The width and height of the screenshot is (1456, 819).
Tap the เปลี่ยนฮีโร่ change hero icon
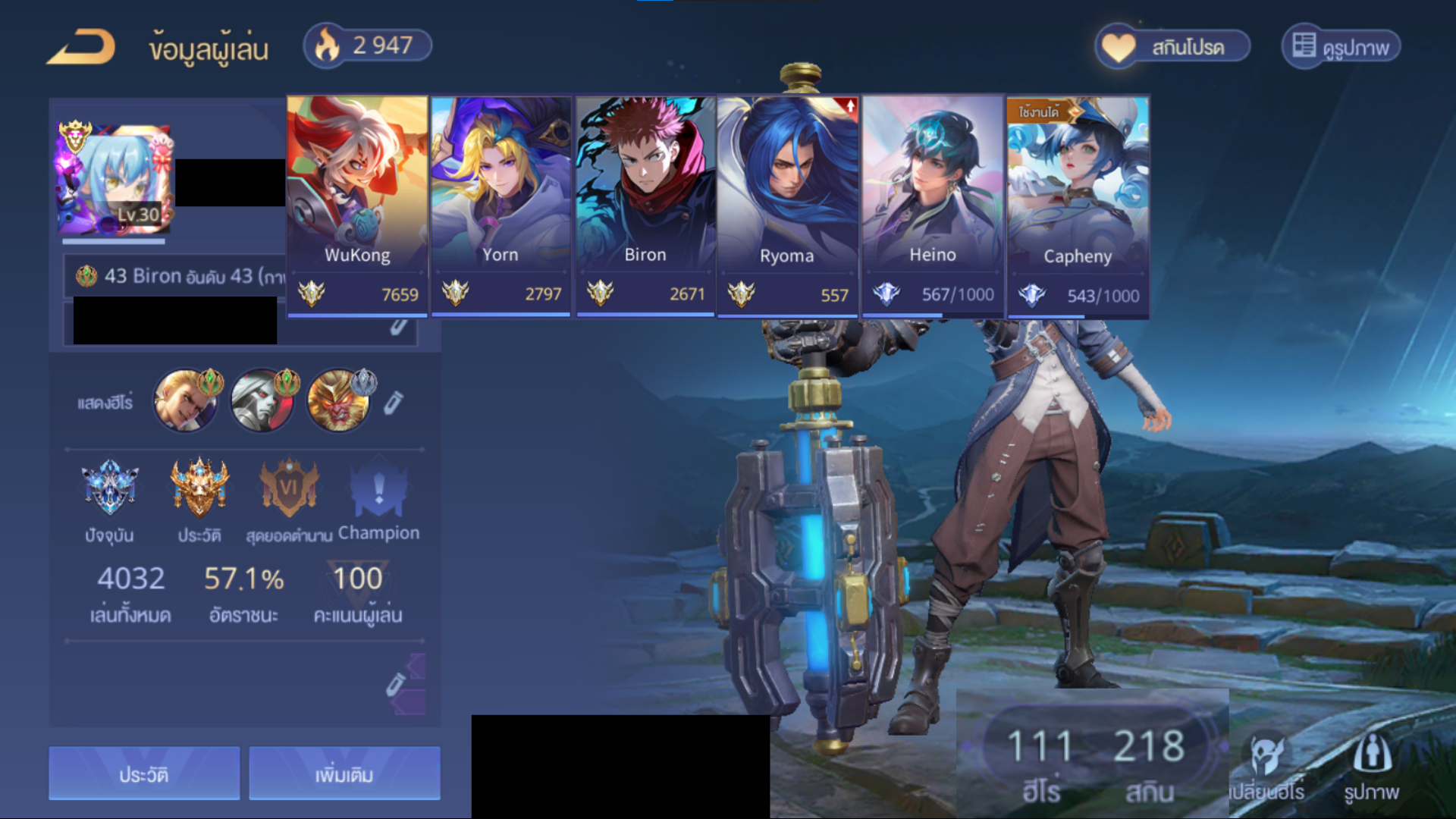(1266, 766)
